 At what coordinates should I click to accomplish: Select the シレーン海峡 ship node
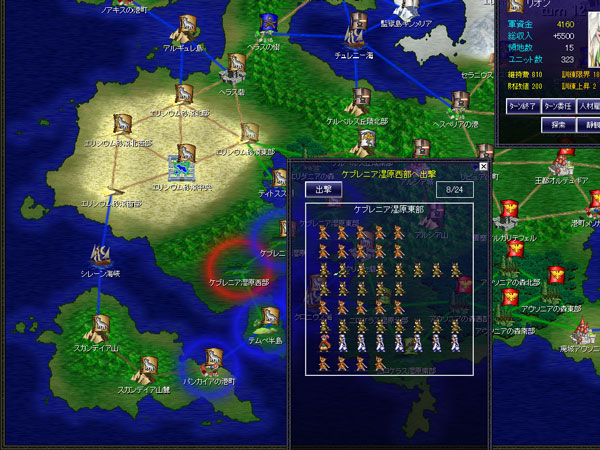coord(100,255)
